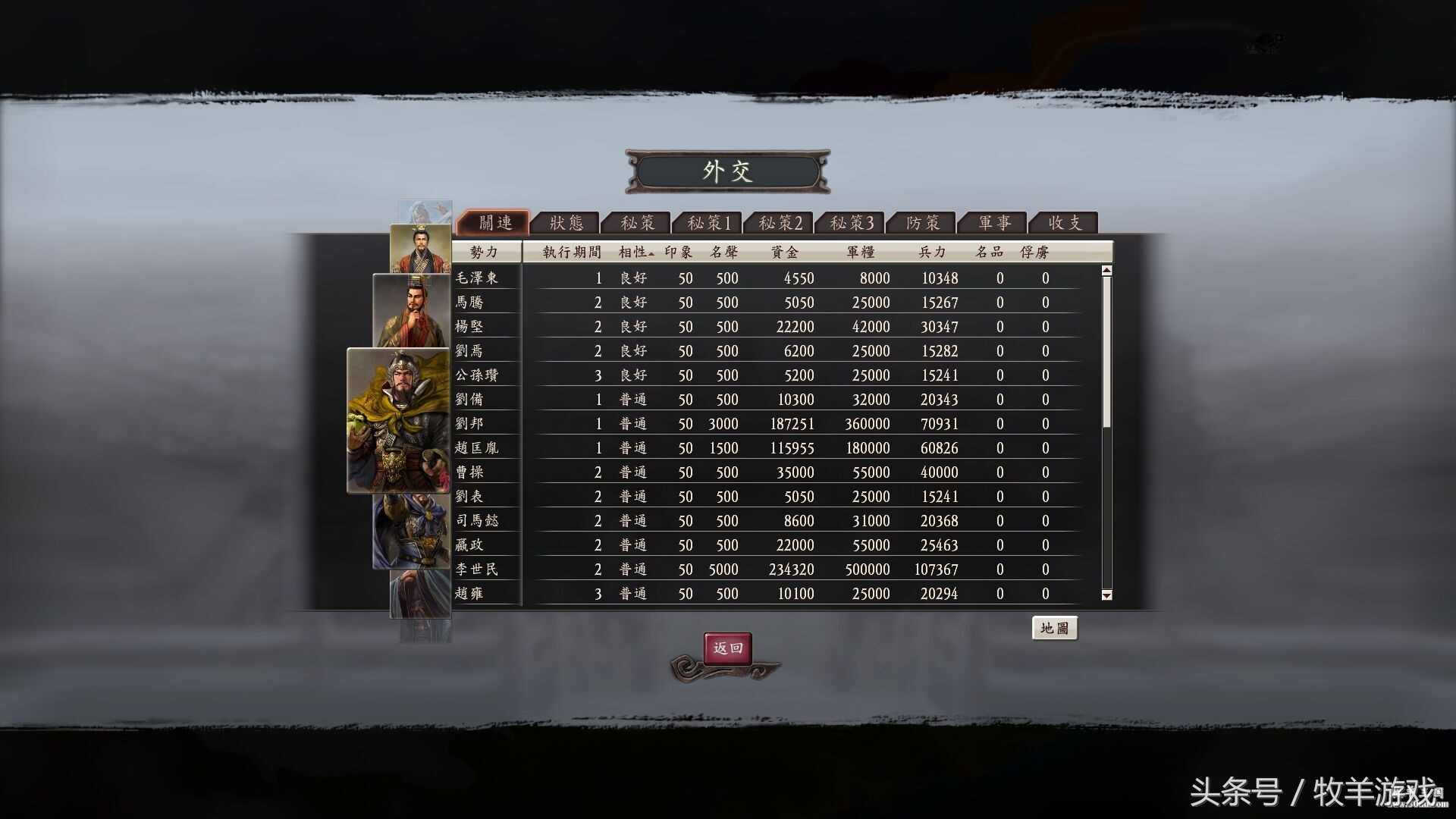Open the 地圖 map button
Screen dimensions: 1456x819
(x=1056, y=629)
